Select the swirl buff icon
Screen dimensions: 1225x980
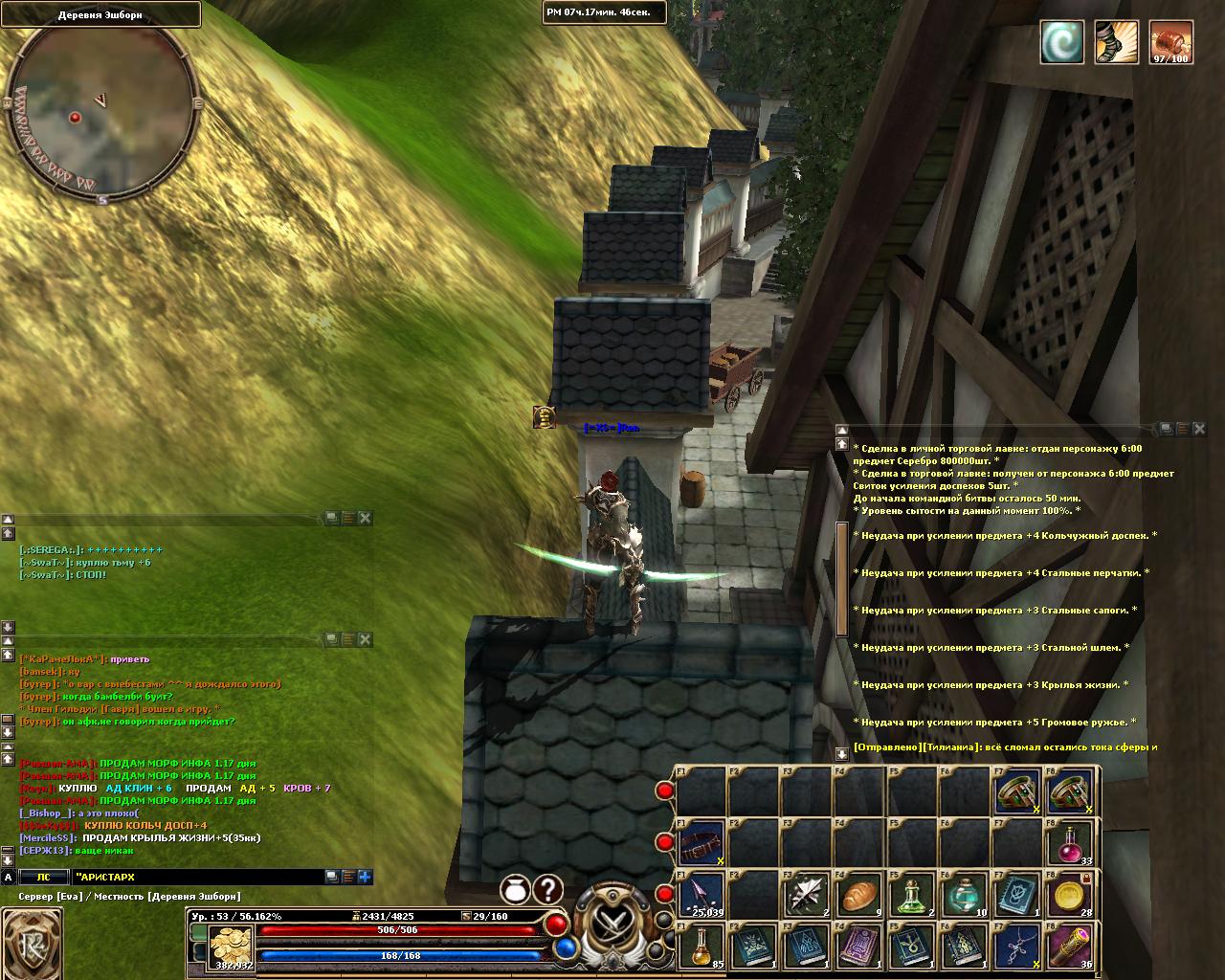[x=1062, y=43]
